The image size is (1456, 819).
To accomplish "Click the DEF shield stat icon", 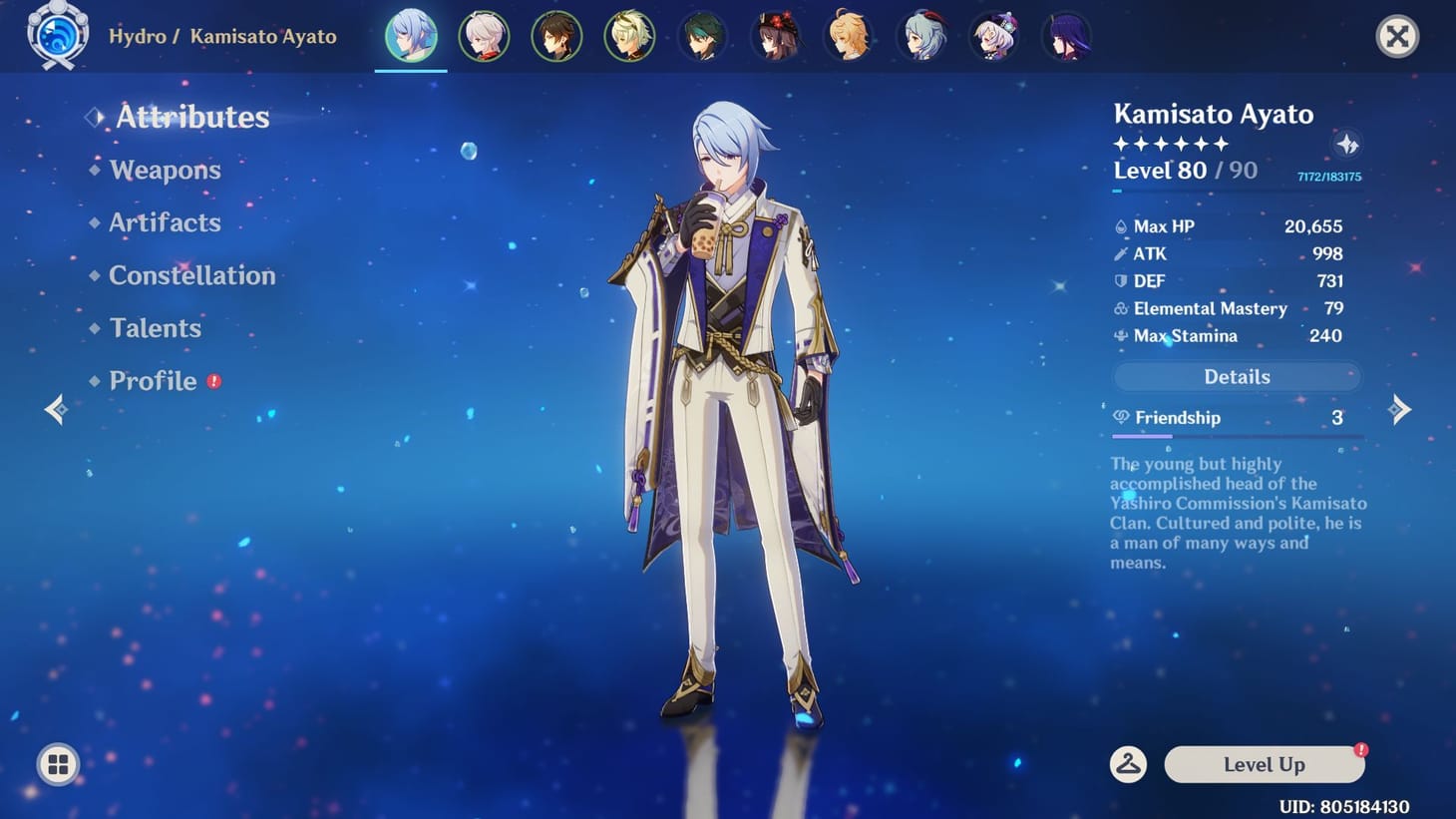I will pos(1121,281).
